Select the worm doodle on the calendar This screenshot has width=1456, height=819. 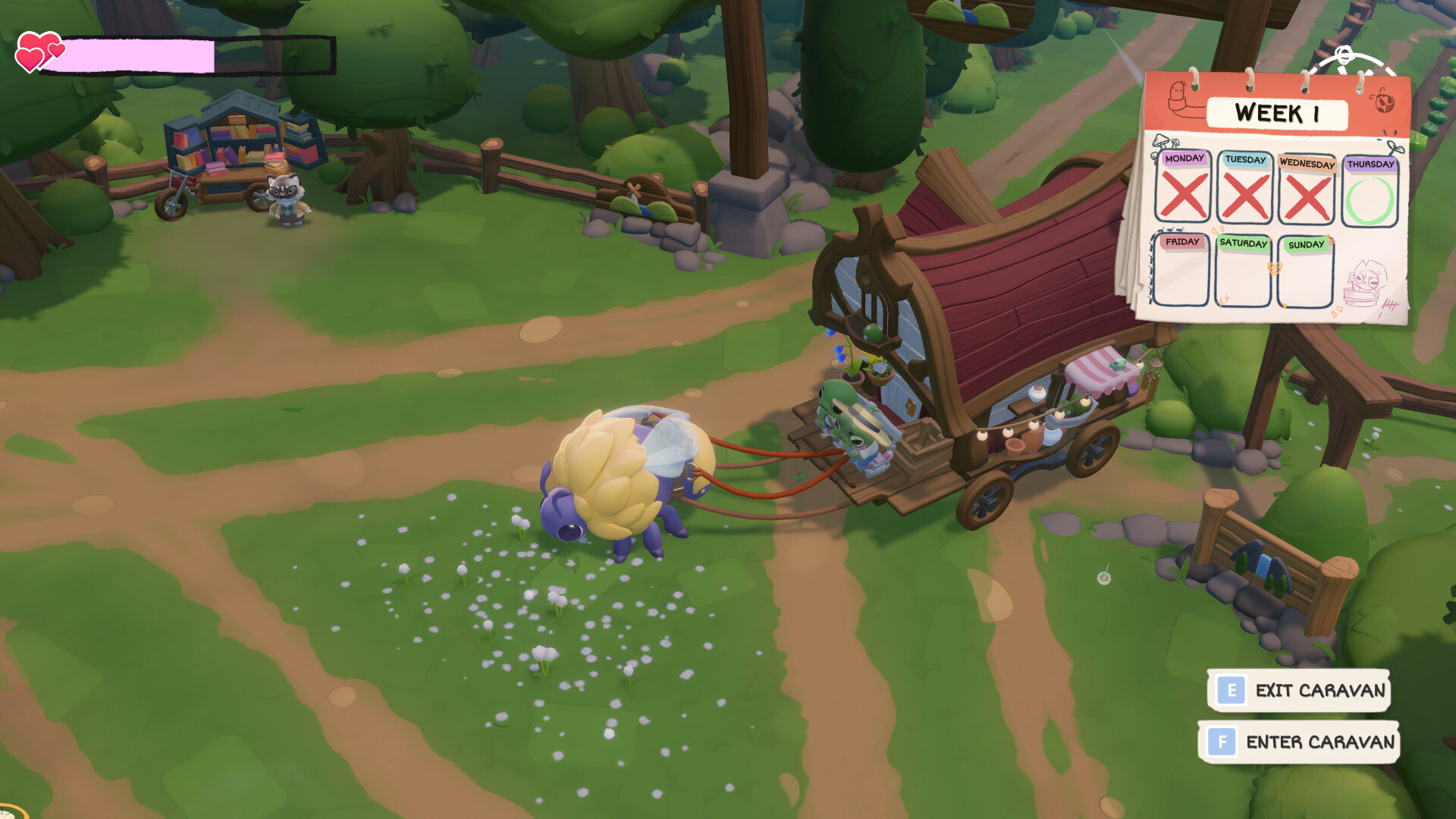pos(1177,97)
